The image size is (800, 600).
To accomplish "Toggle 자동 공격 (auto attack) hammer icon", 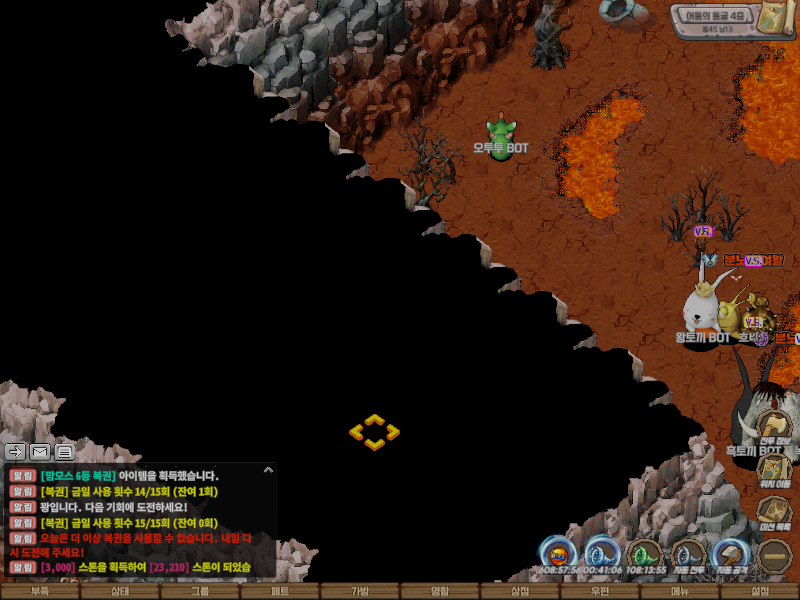I will pyautogui.click(x=731, y=553).
